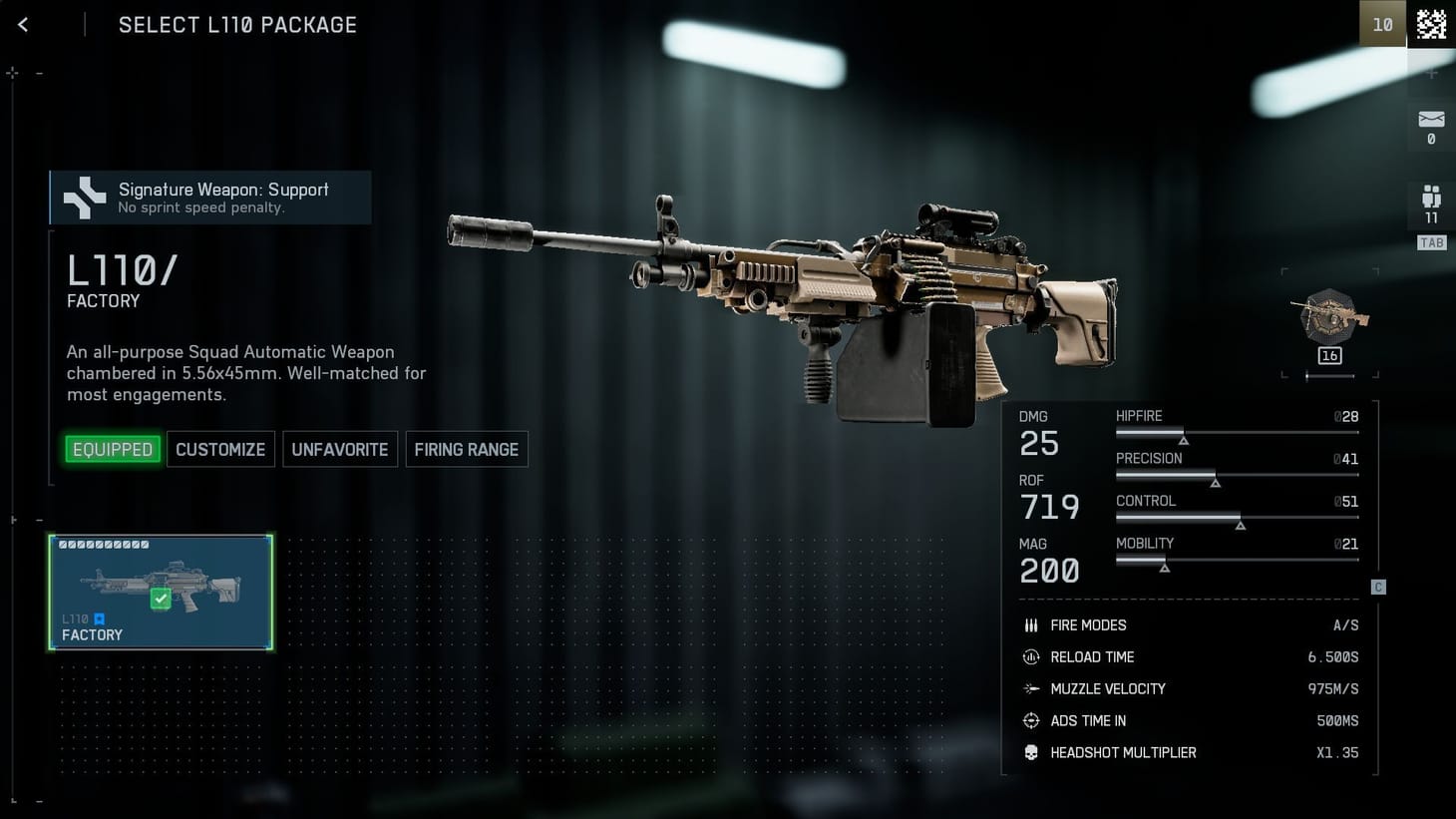Screen dimensions: 1456x819
Task: Open the Firing Range
Action: [467, 449]
